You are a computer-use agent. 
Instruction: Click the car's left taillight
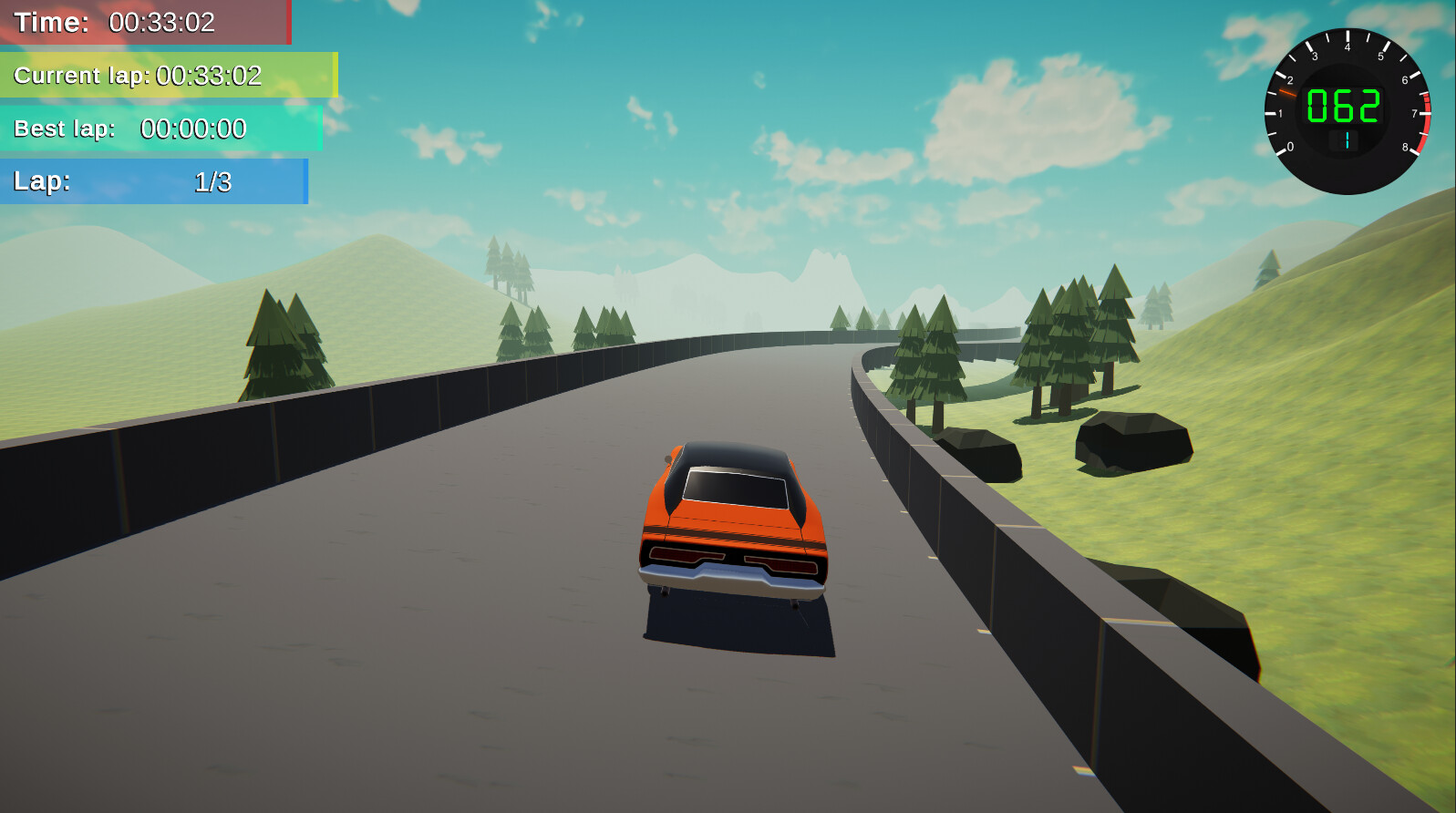click(x=686, y=552)
